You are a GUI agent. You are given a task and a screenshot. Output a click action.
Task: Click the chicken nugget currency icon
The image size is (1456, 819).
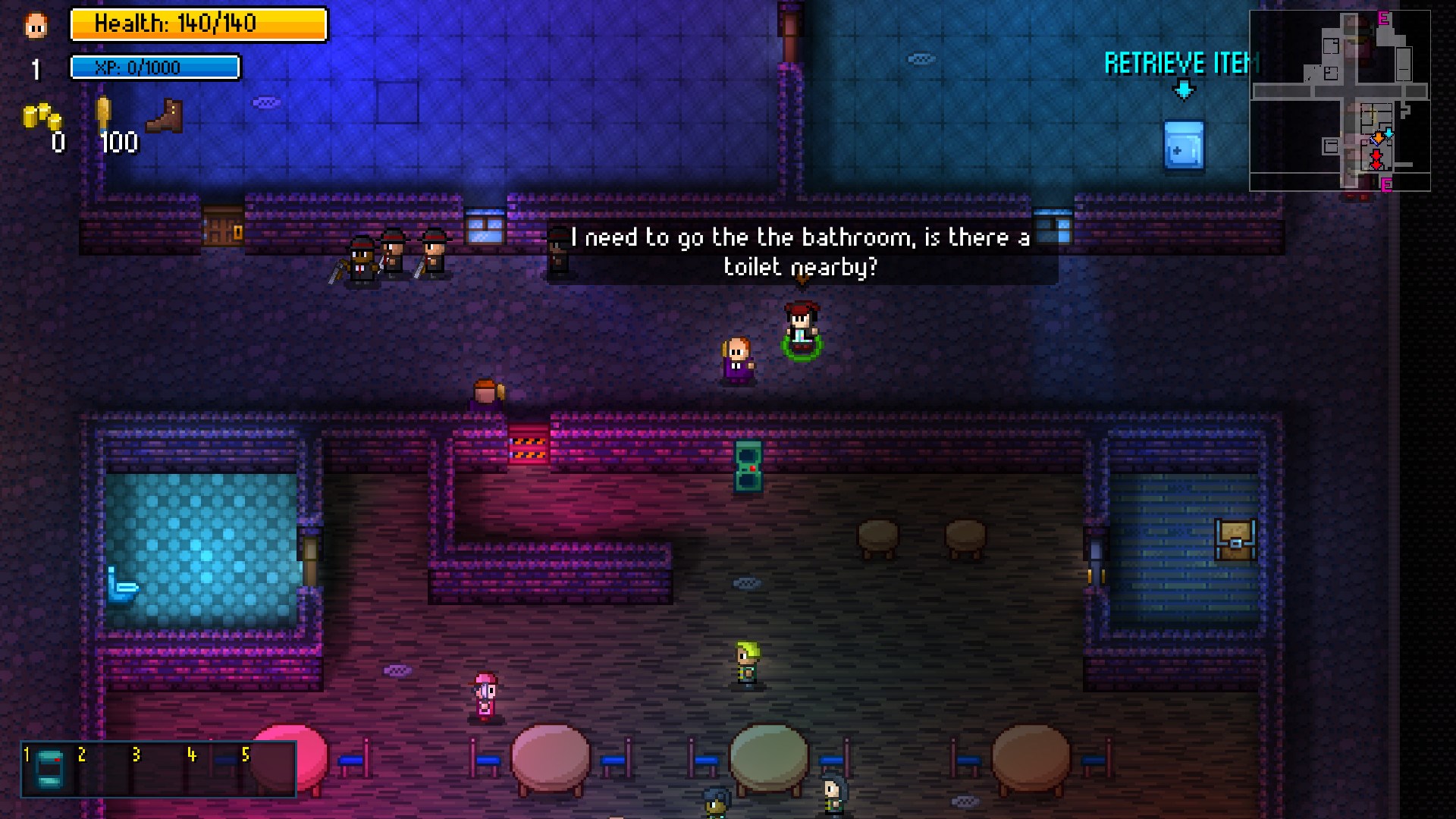[102, 114]
